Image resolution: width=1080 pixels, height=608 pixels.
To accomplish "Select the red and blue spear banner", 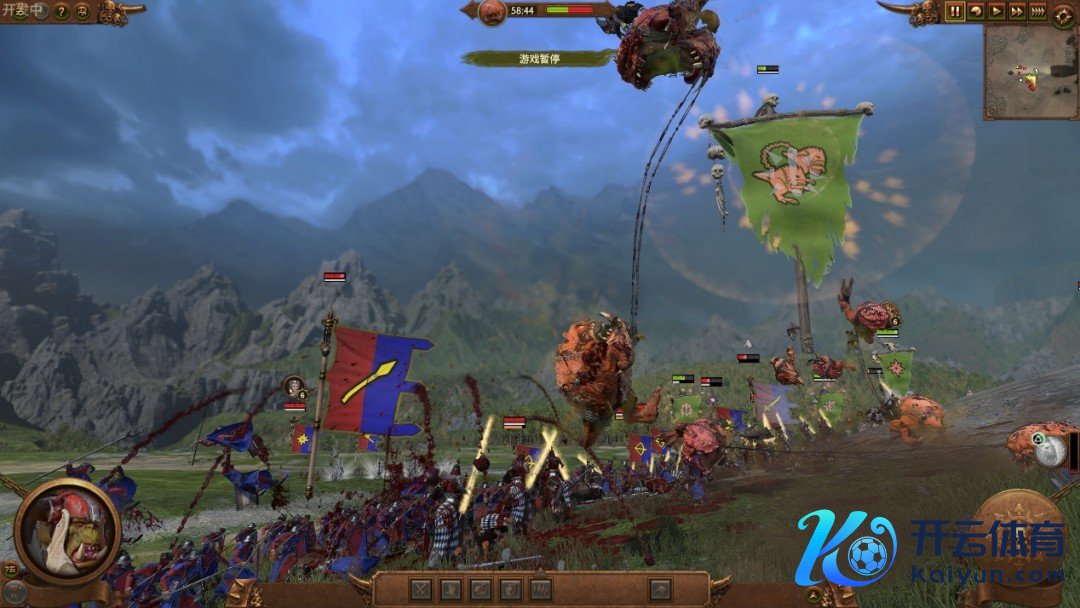I will [375, 380].
